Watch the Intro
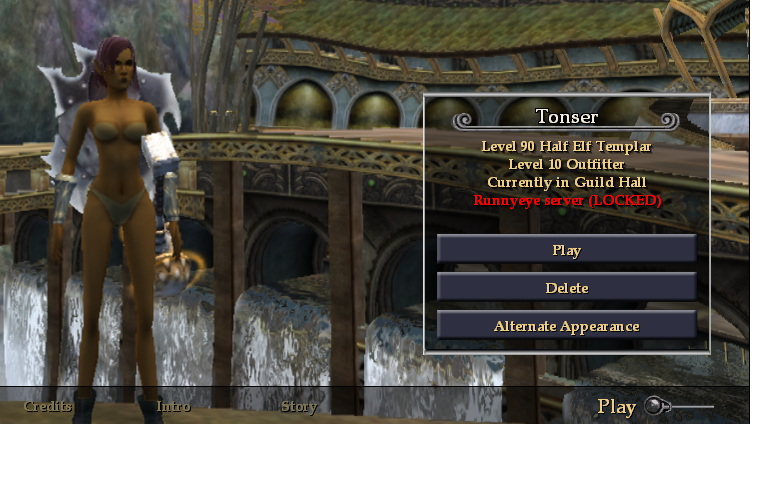 [x=173, y=406]
